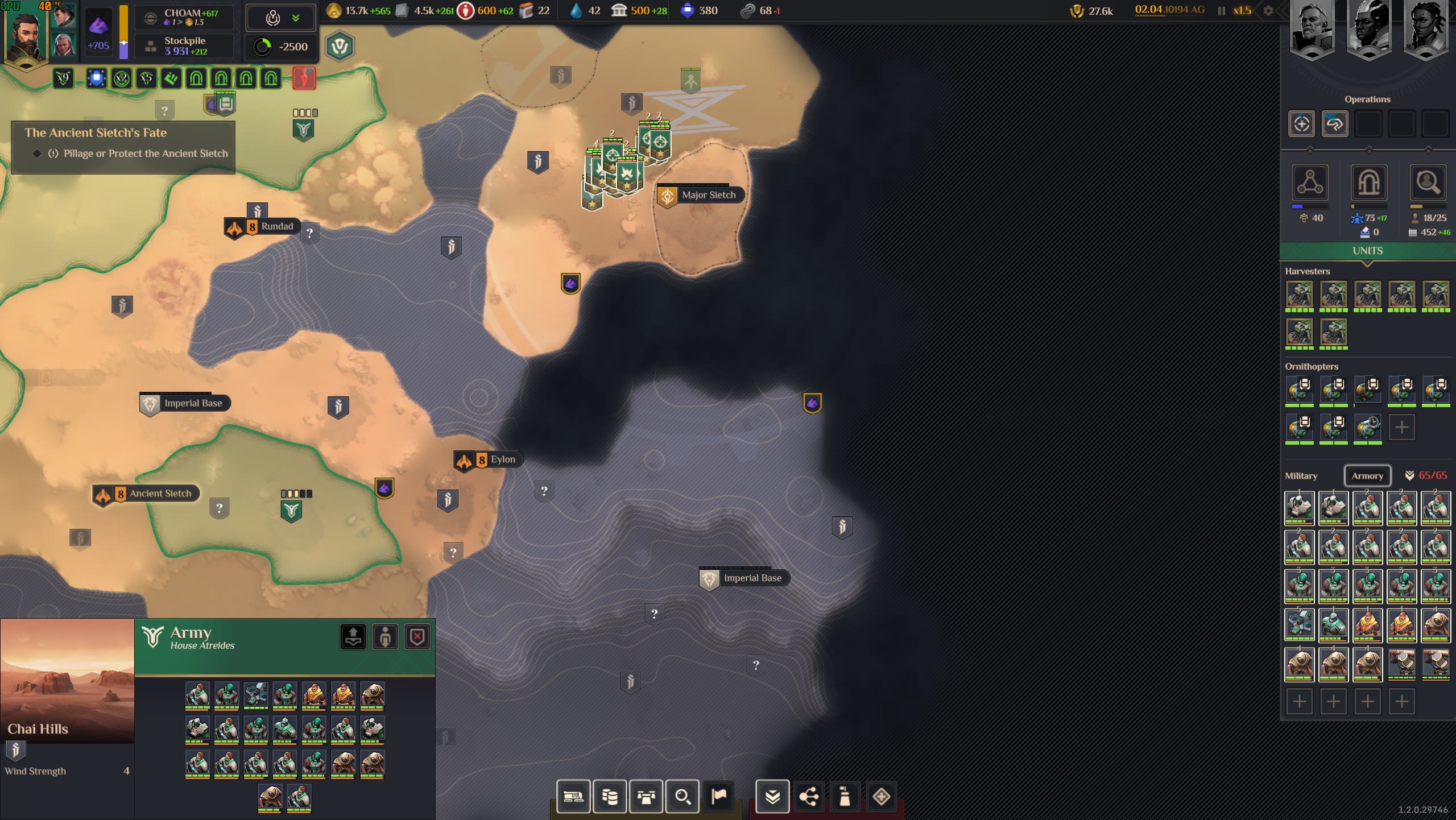Screen dimensions: 1456x820
Task: Click the recruitment chevrons icon on the red toolbar
Action: tap(772, 796)
